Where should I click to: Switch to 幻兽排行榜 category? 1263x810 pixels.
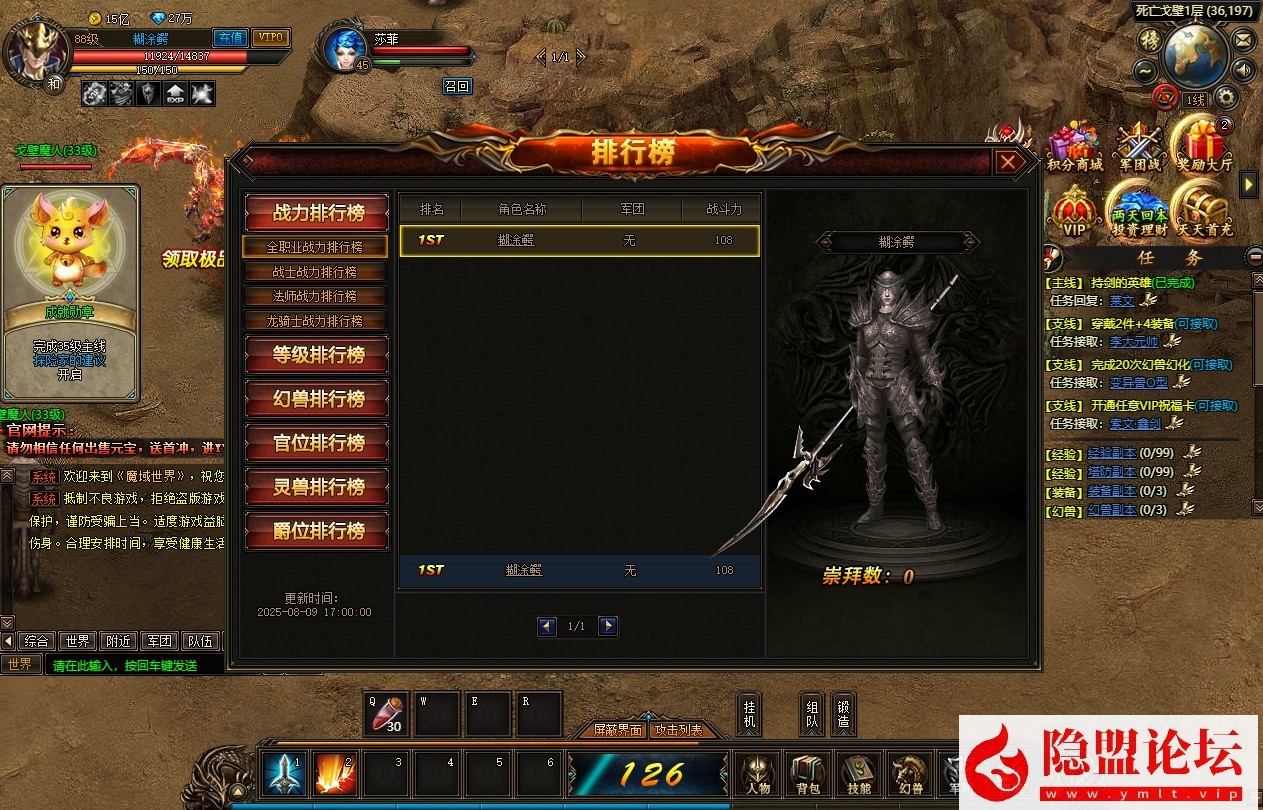tap(317, 399)
